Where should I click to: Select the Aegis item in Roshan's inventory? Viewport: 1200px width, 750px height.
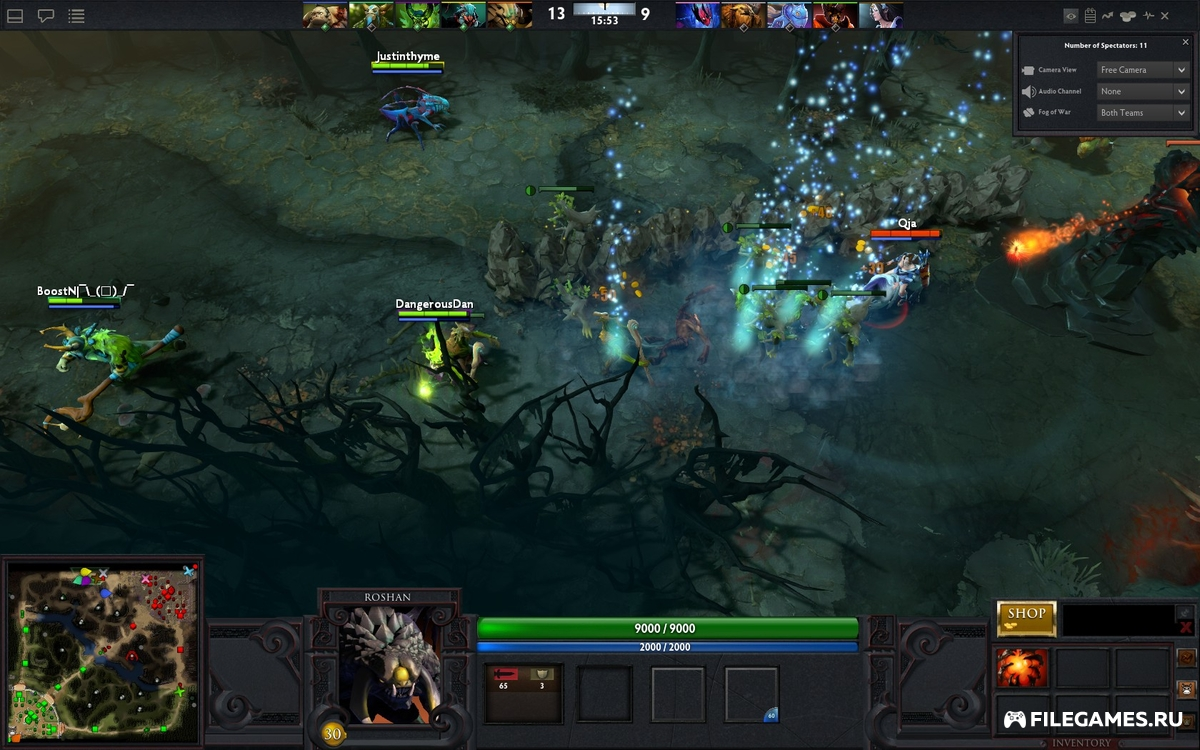(1022, 668)
